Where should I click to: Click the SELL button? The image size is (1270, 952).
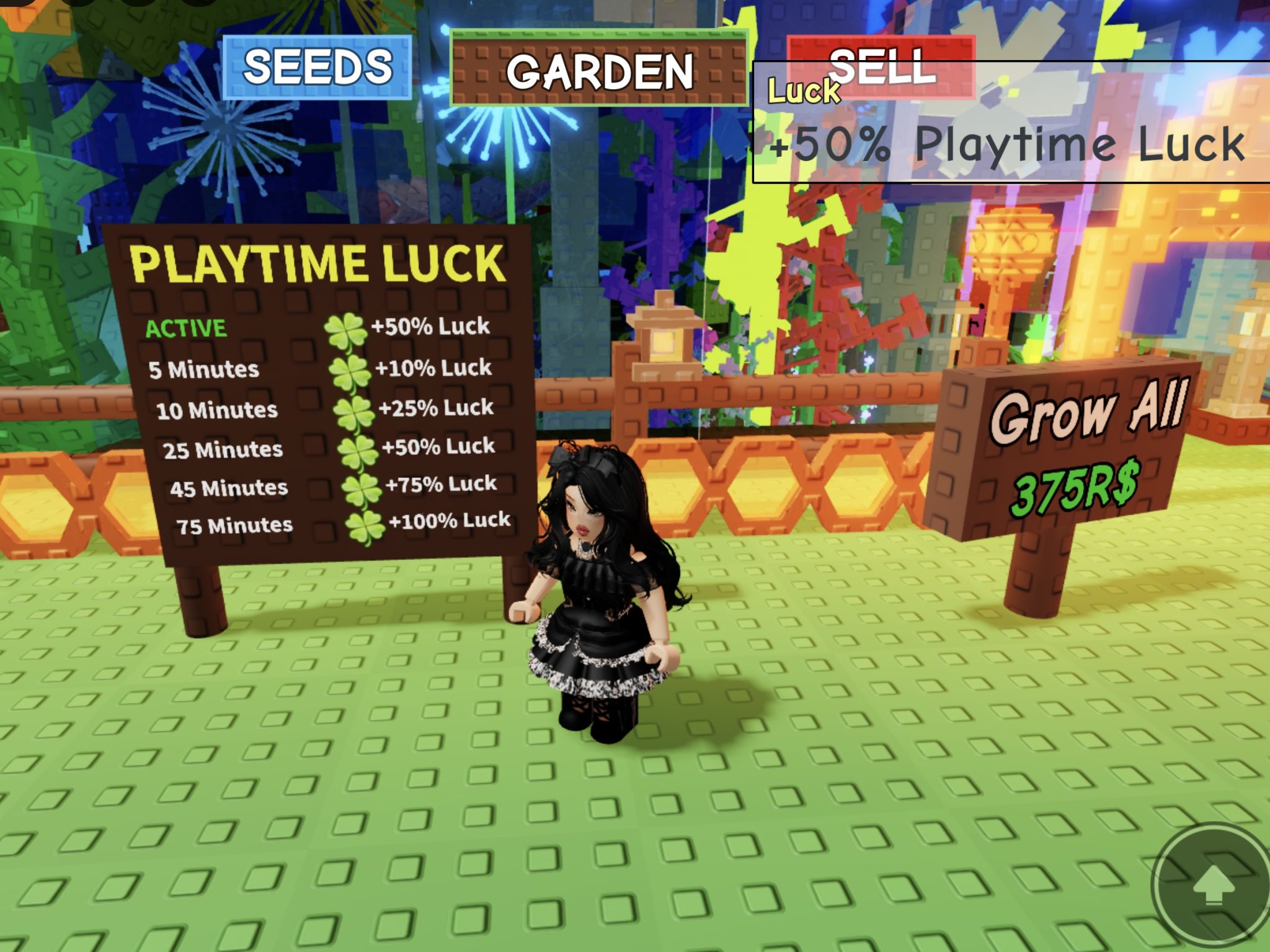[x=882, y=70]
